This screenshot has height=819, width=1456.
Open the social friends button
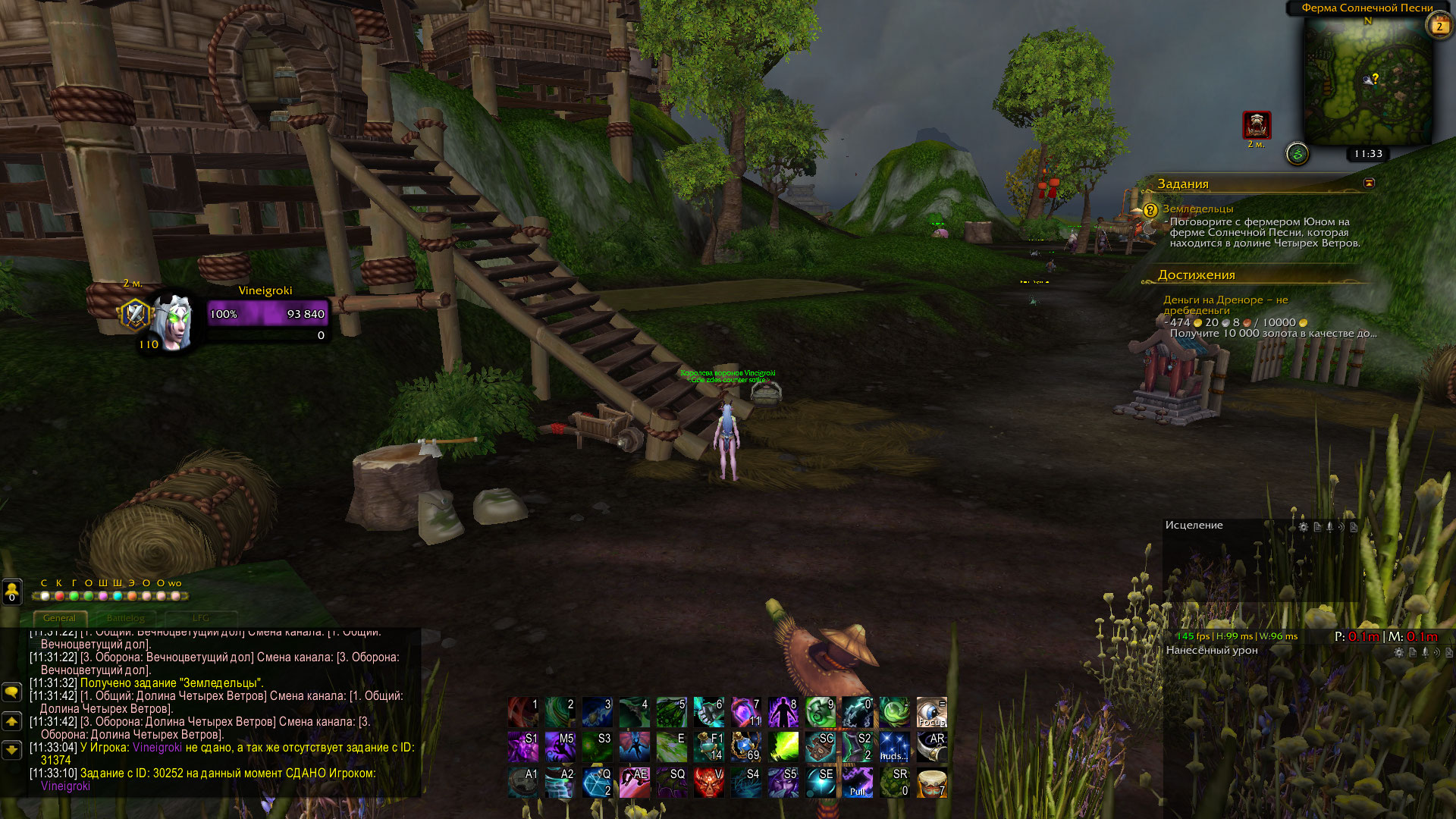coord(12,591)
